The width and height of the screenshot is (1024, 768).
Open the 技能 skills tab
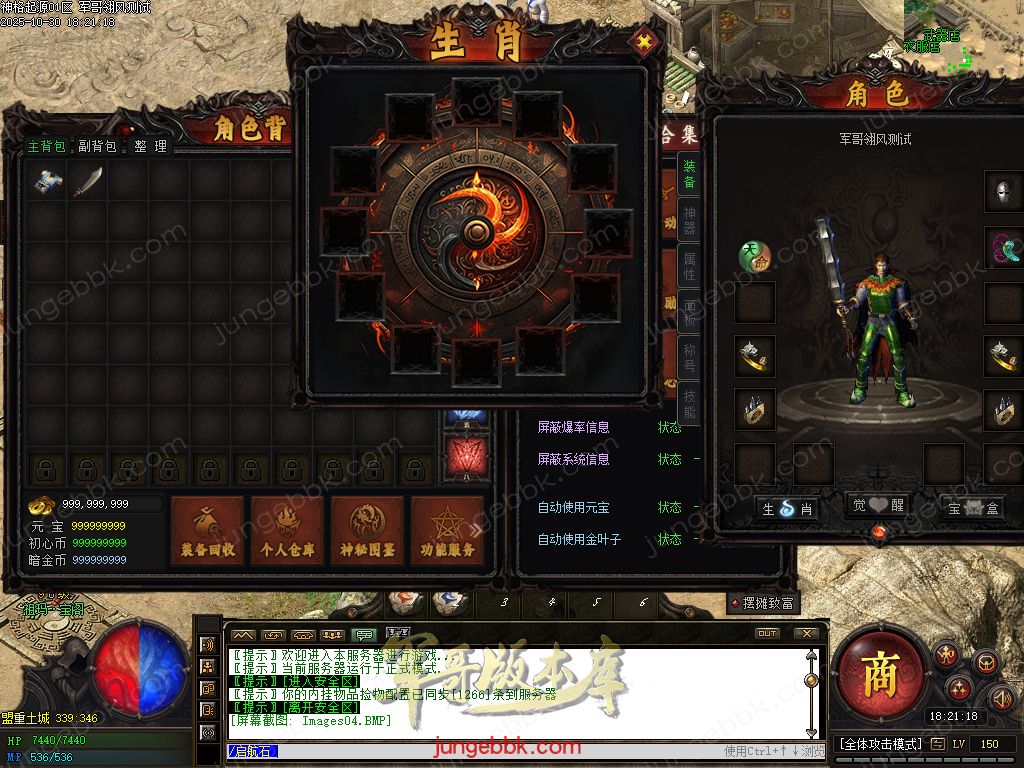(x=689, y=403)
